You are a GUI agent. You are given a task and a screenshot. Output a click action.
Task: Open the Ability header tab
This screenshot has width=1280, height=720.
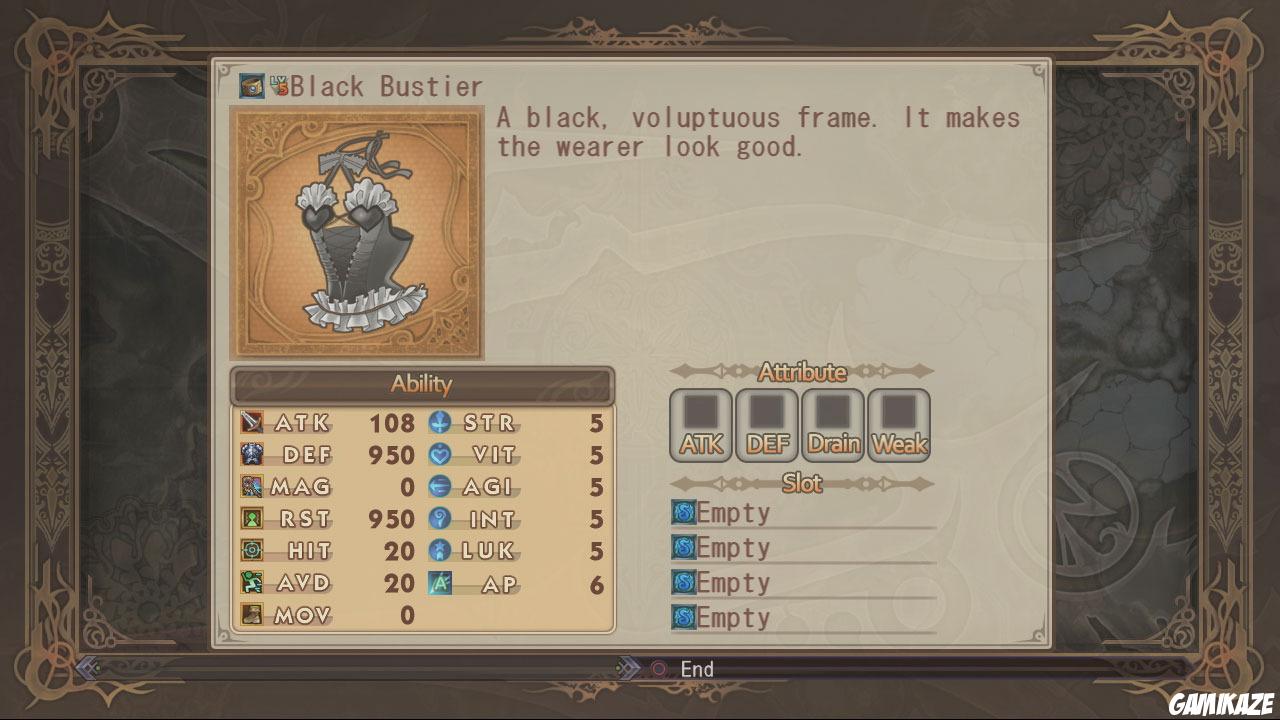tap(422, 385)
